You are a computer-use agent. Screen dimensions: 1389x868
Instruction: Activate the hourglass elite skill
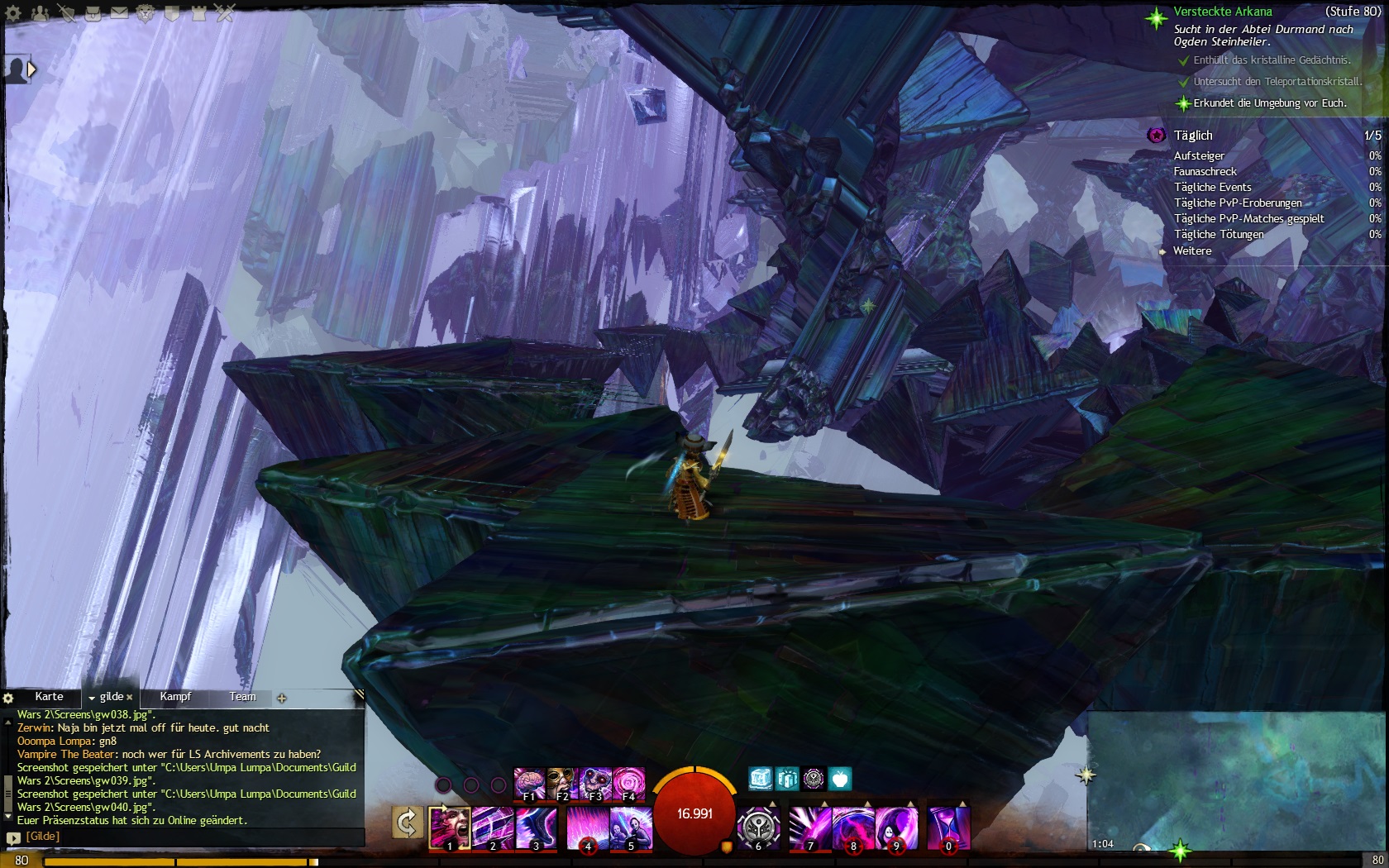[948, 827]
